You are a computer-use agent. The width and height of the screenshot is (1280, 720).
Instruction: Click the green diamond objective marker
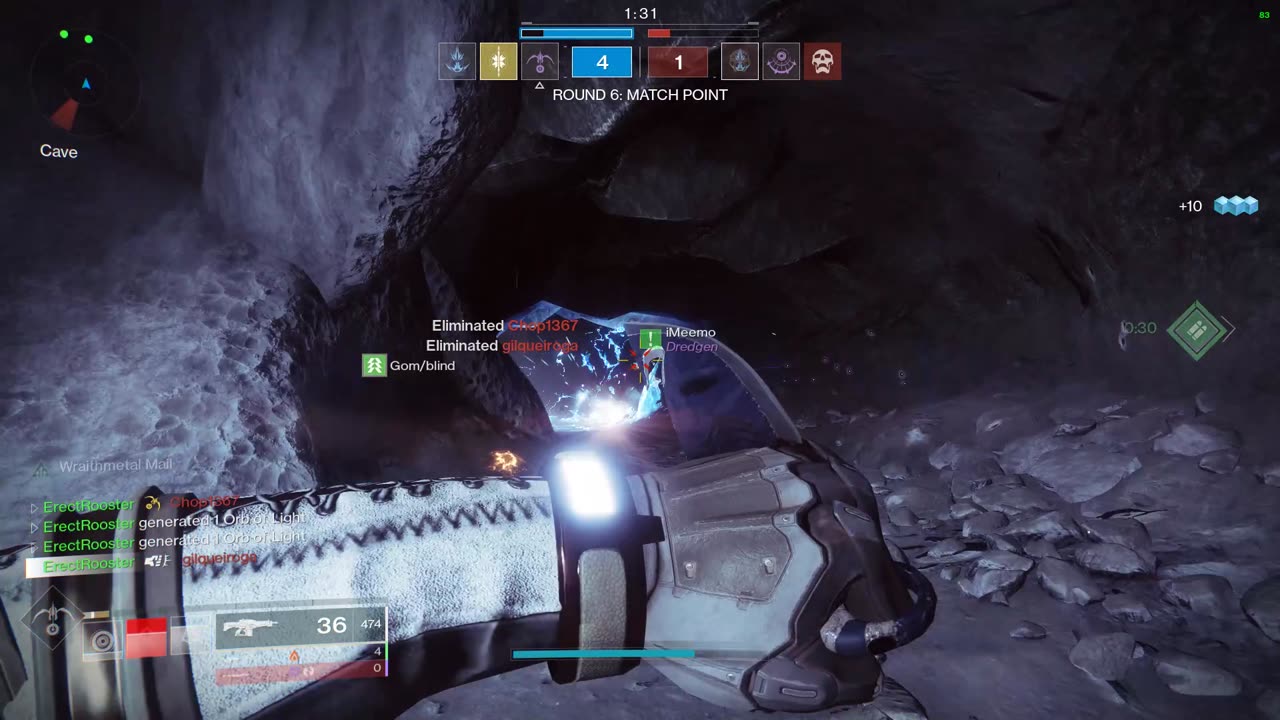tap(1196, 330)
